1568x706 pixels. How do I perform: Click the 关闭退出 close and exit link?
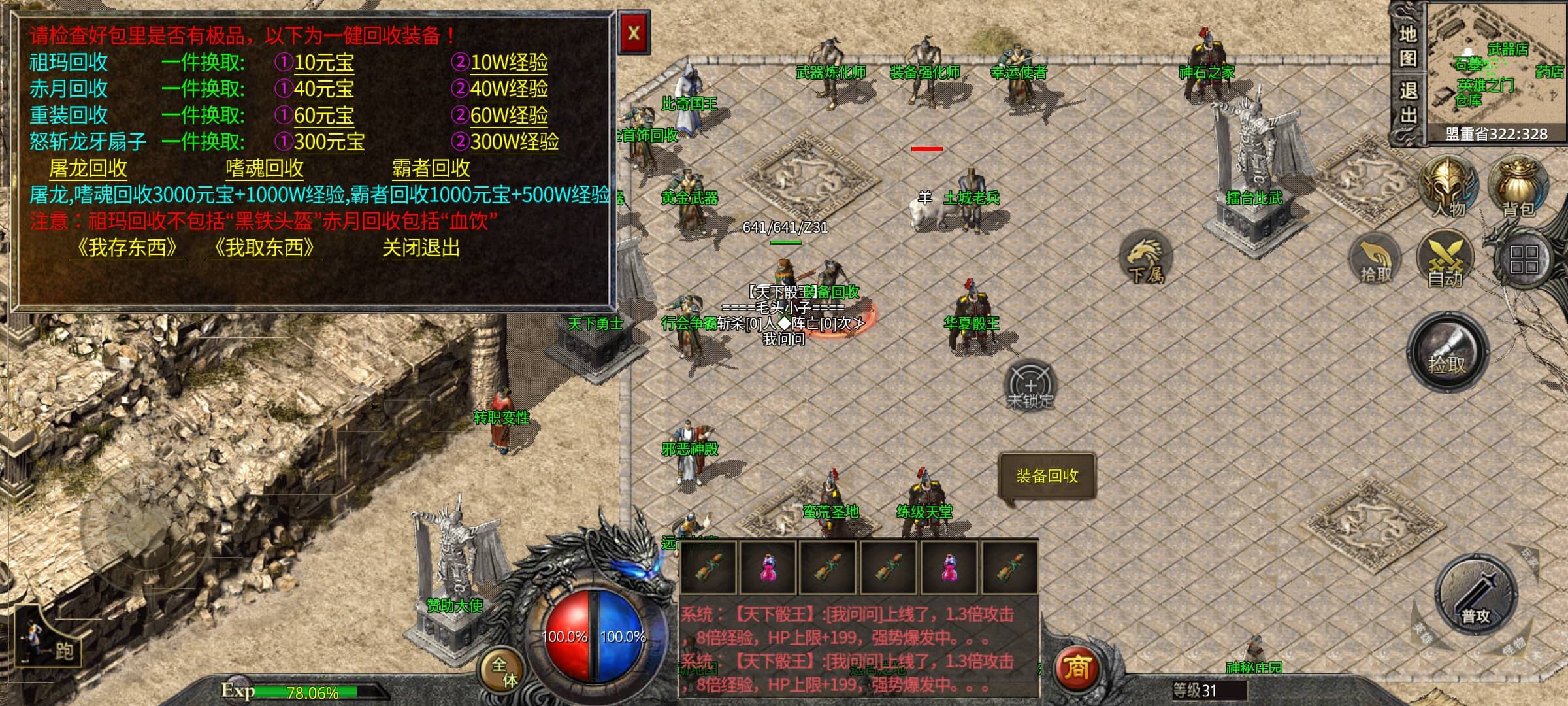[x=421, y=248]
